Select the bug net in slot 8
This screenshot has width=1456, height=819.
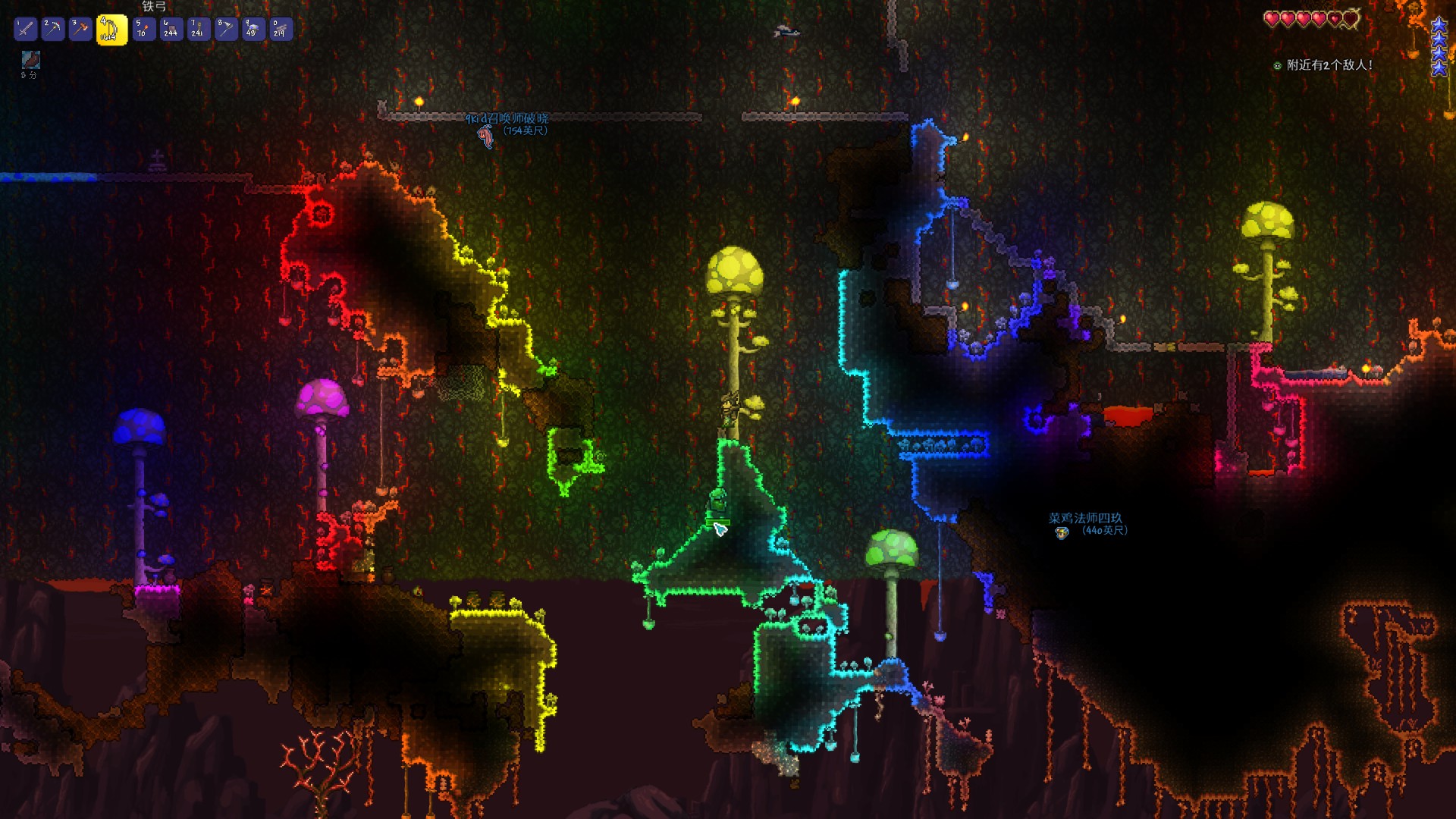click(226, 30)
